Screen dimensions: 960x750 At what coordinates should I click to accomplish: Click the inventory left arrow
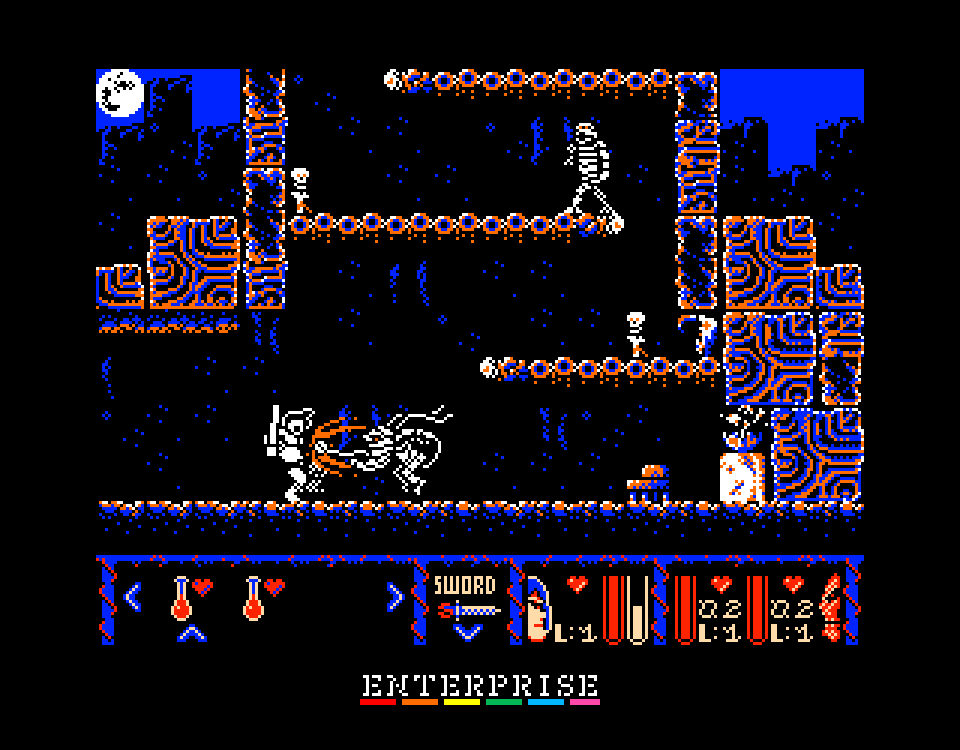click(x=133, y=597)
